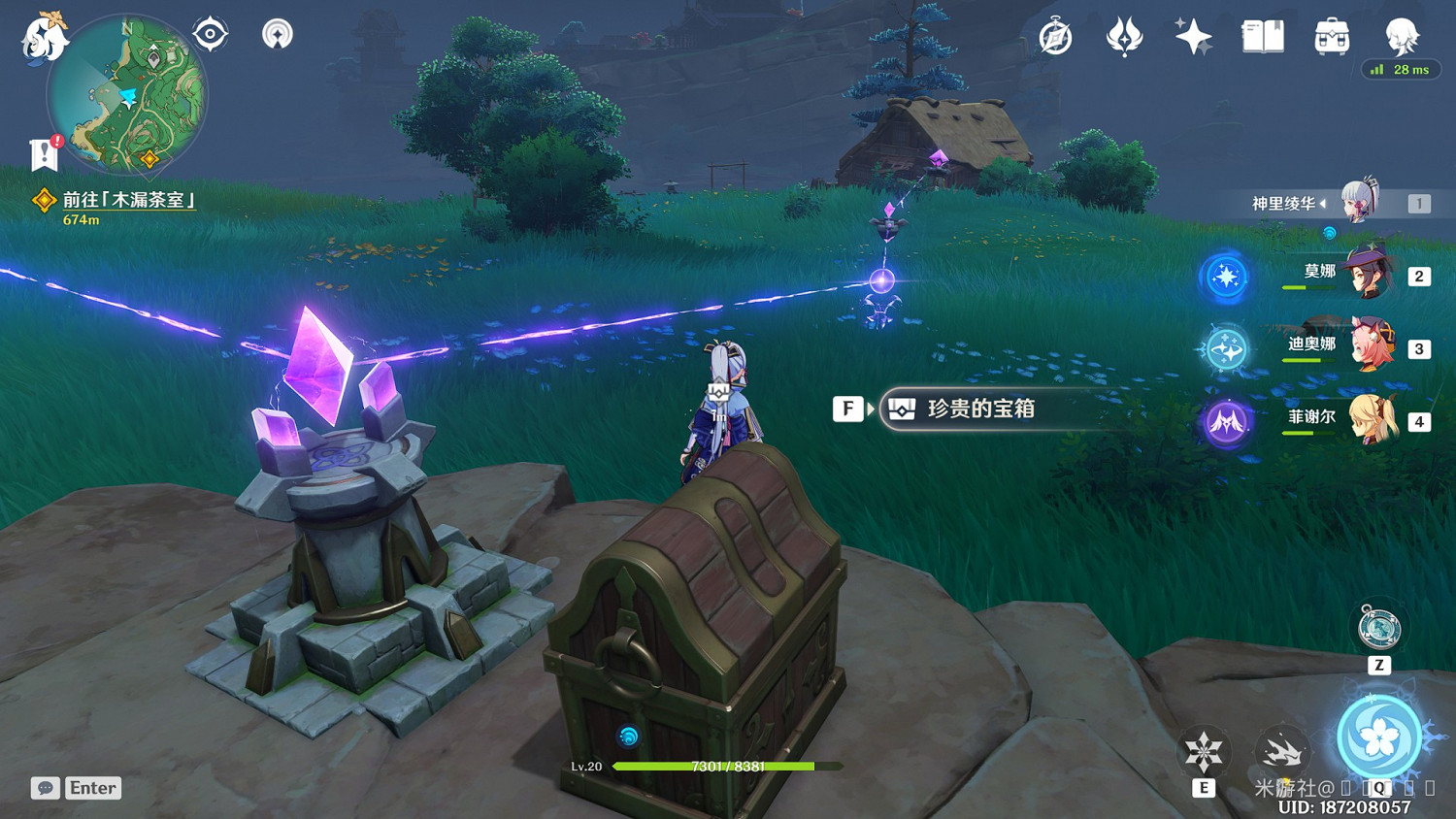
Task: Open the Wish screen star icon
Action: click(x=1192, y=36)
